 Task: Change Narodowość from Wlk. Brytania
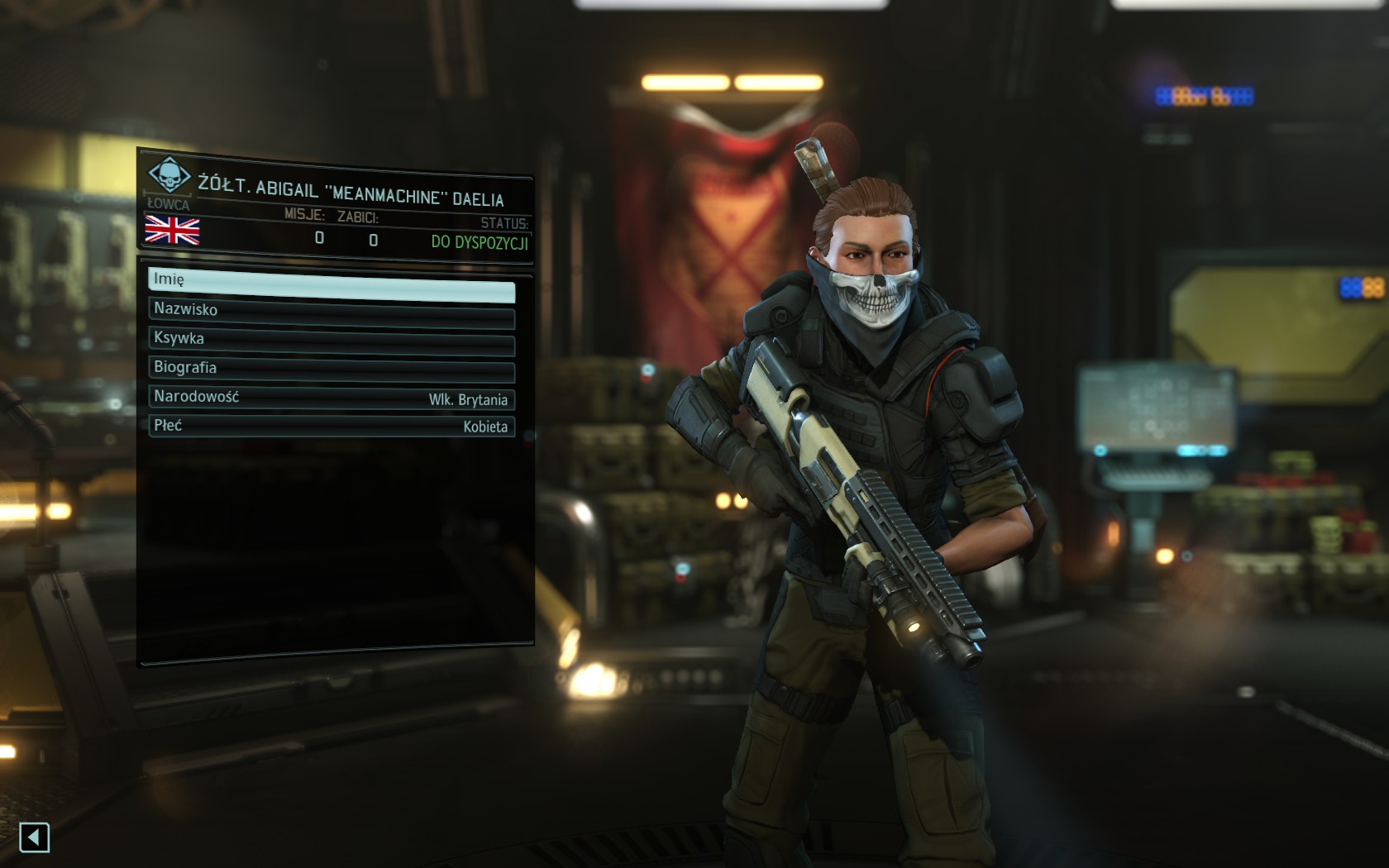pos(331,398)
